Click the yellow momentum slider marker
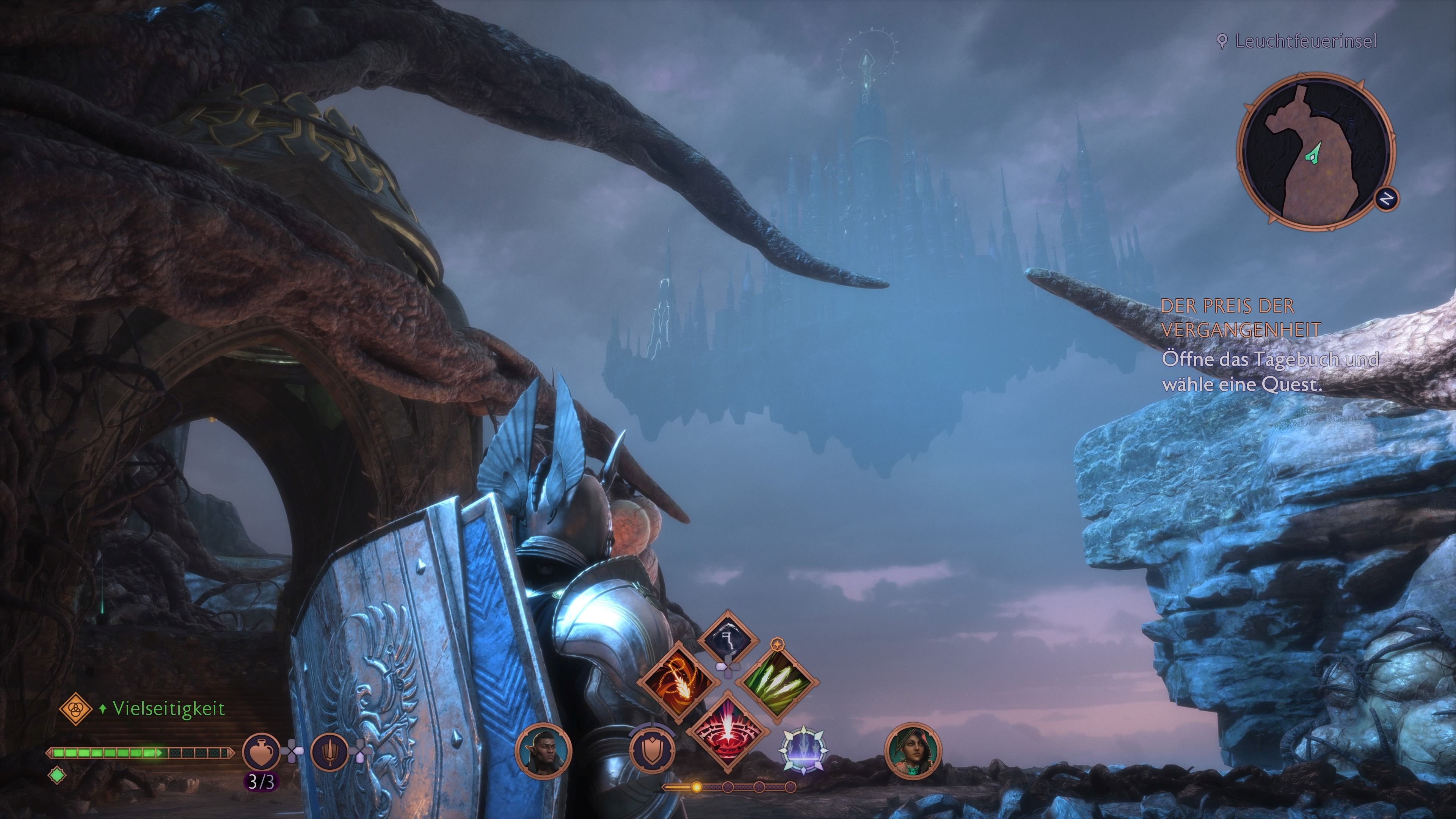This screenshot has height=819, width=1456. click(697, 787)
